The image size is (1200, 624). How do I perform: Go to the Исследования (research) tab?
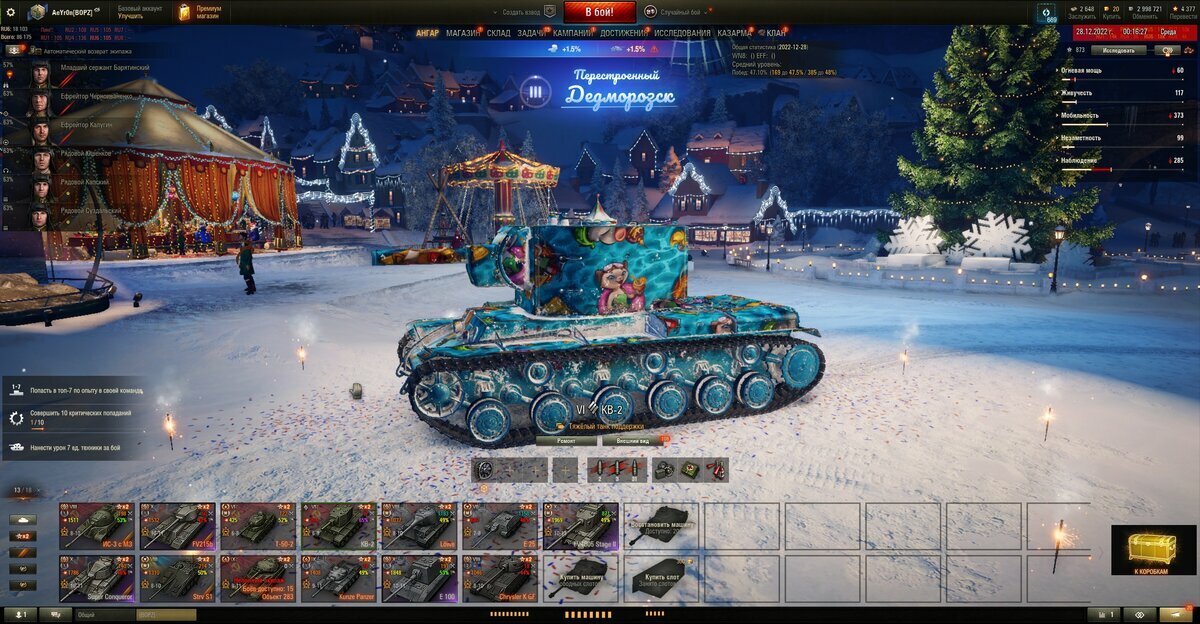tap(682, 33)
